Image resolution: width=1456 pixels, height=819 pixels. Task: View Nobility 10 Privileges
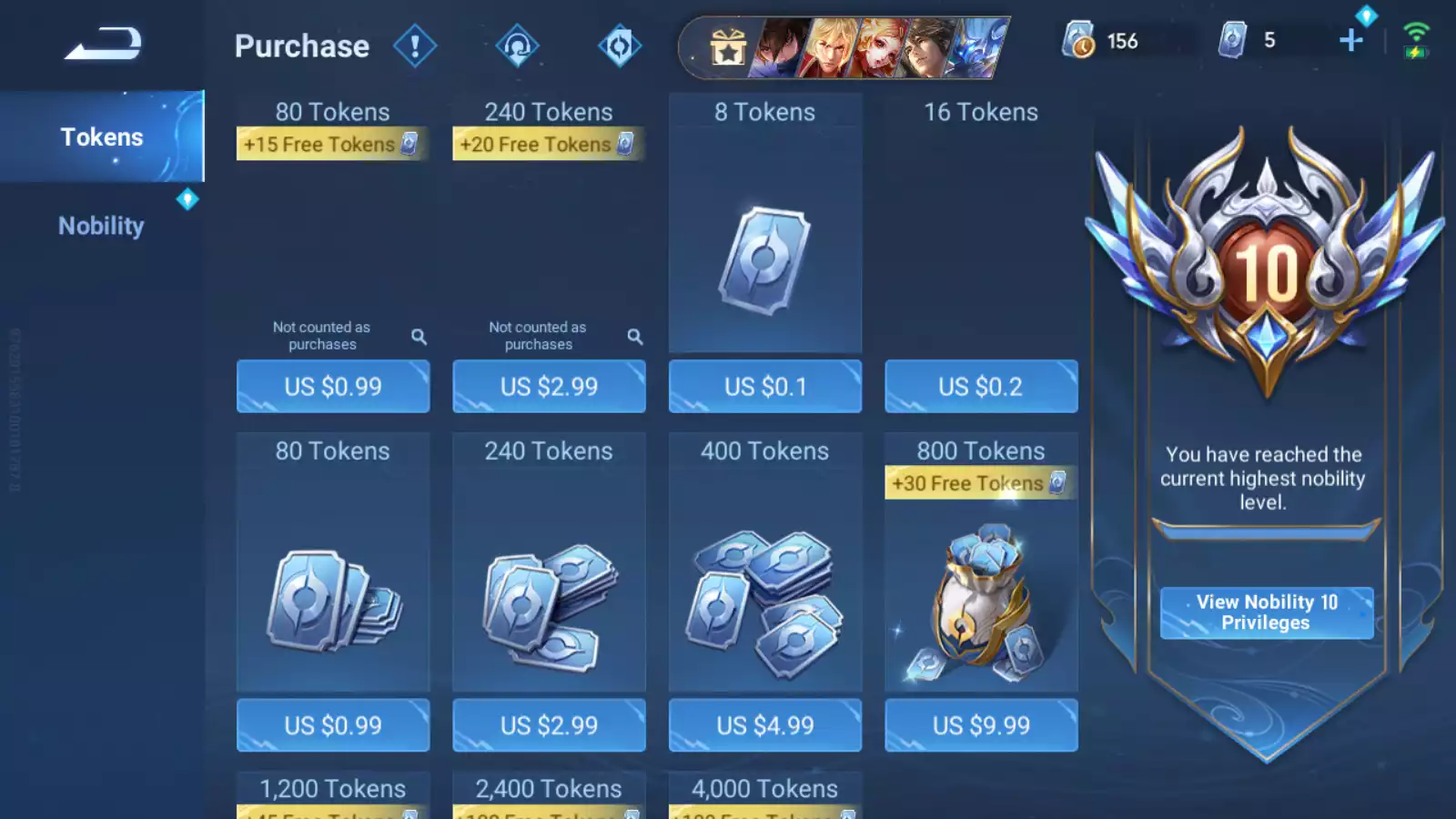click(1266, 612)
